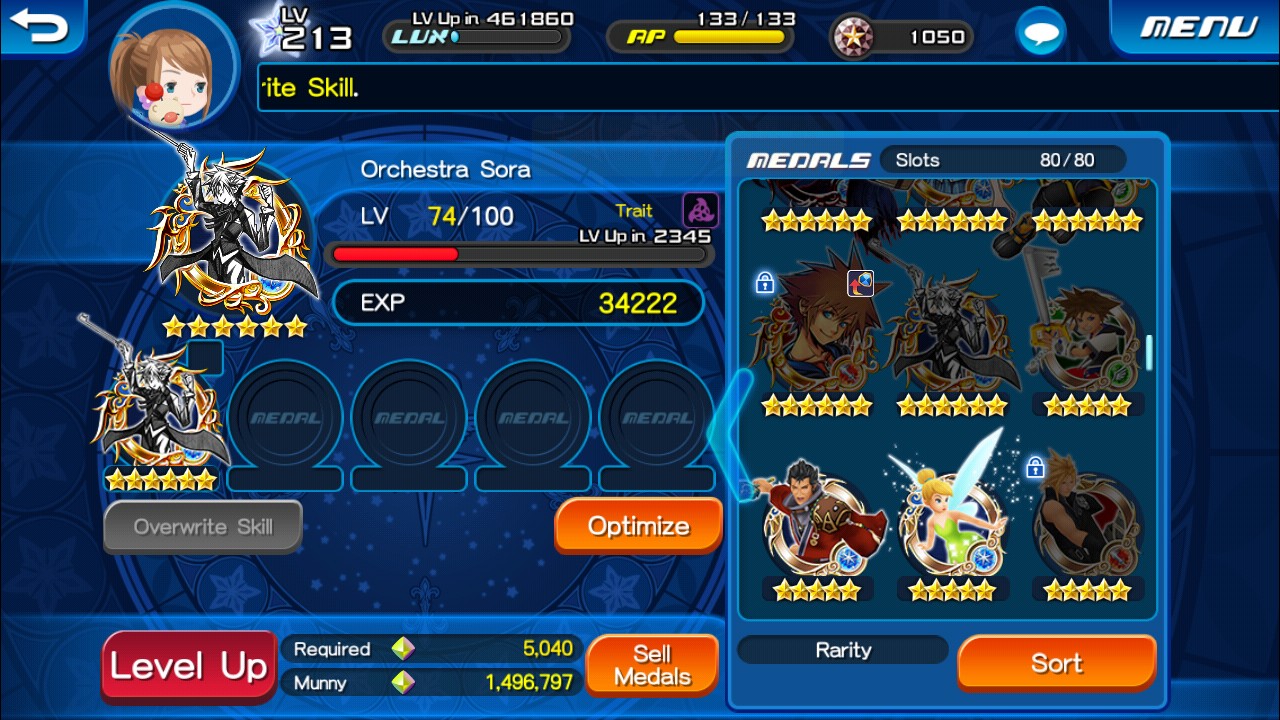Tap the player avatar portrait

173,65
